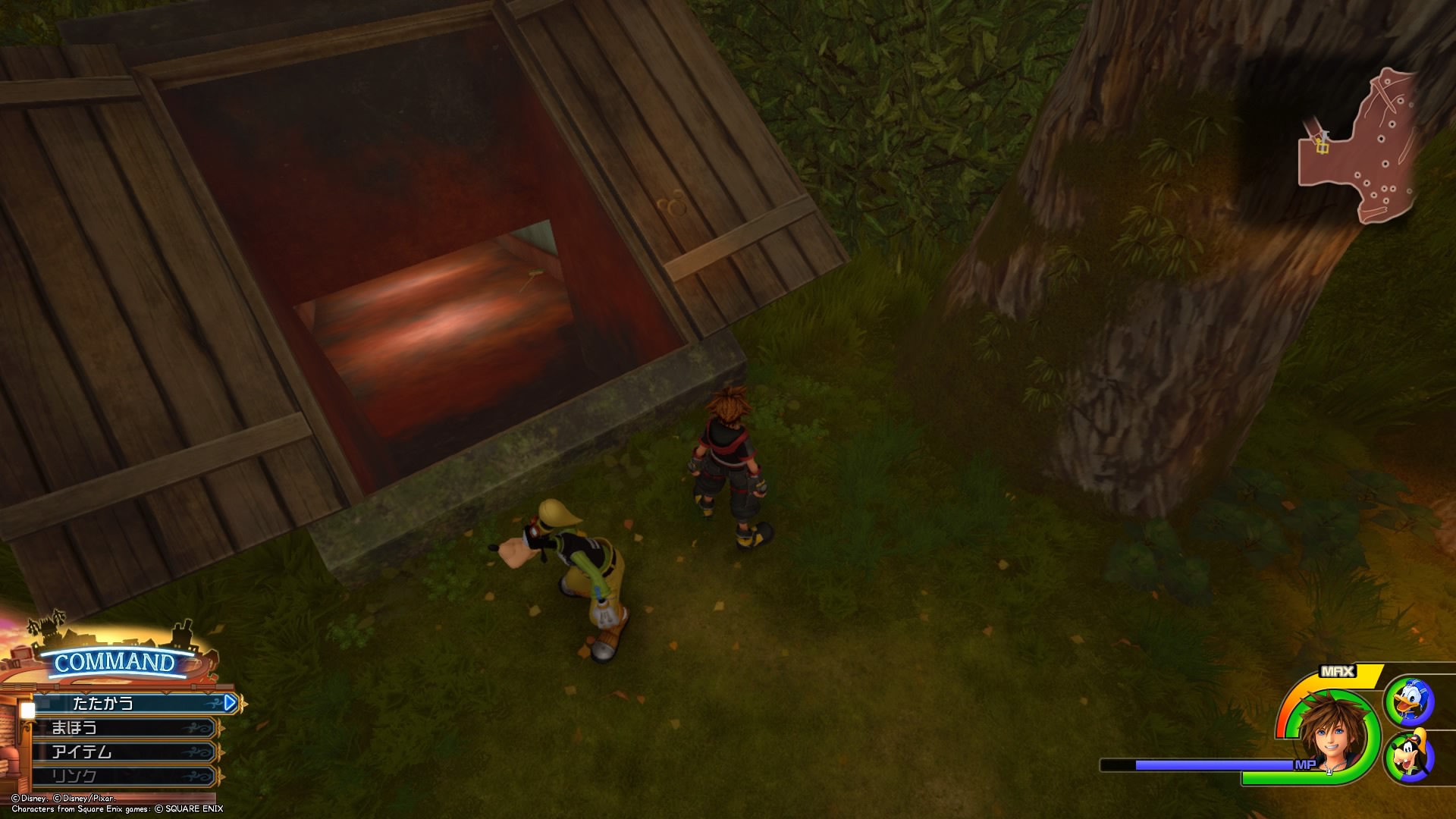
Task: Select the リンク (Link) command
Action: click(125, 776)
